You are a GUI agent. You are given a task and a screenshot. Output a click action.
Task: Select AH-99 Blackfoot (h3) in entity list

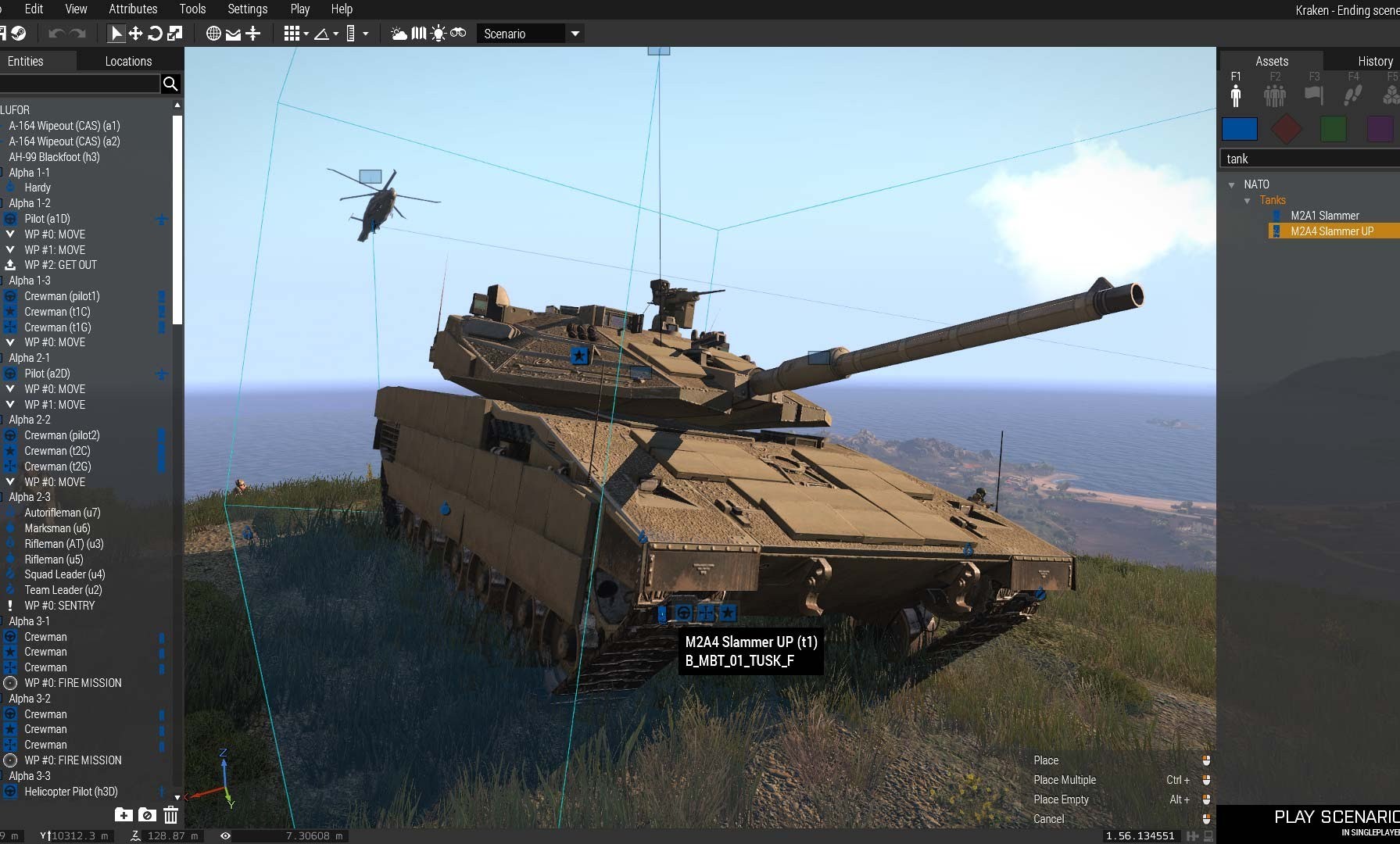tap(54, 157)
